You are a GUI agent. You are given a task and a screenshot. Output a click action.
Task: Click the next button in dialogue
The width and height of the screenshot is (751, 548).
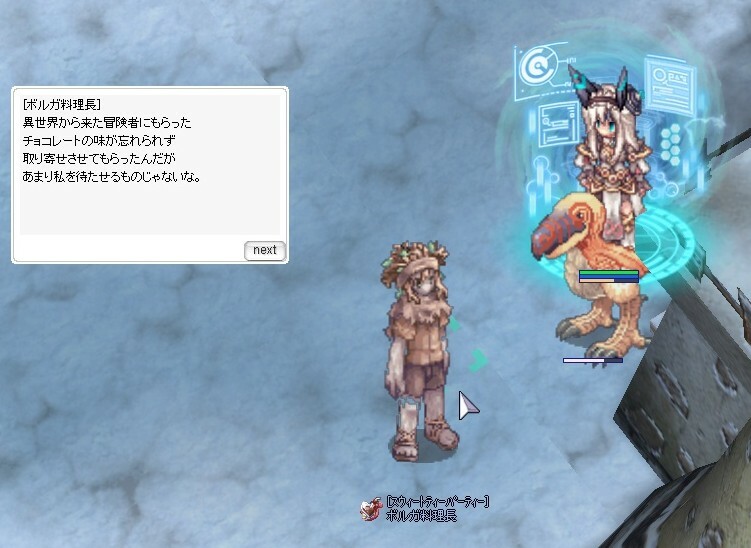pos(265,250)
